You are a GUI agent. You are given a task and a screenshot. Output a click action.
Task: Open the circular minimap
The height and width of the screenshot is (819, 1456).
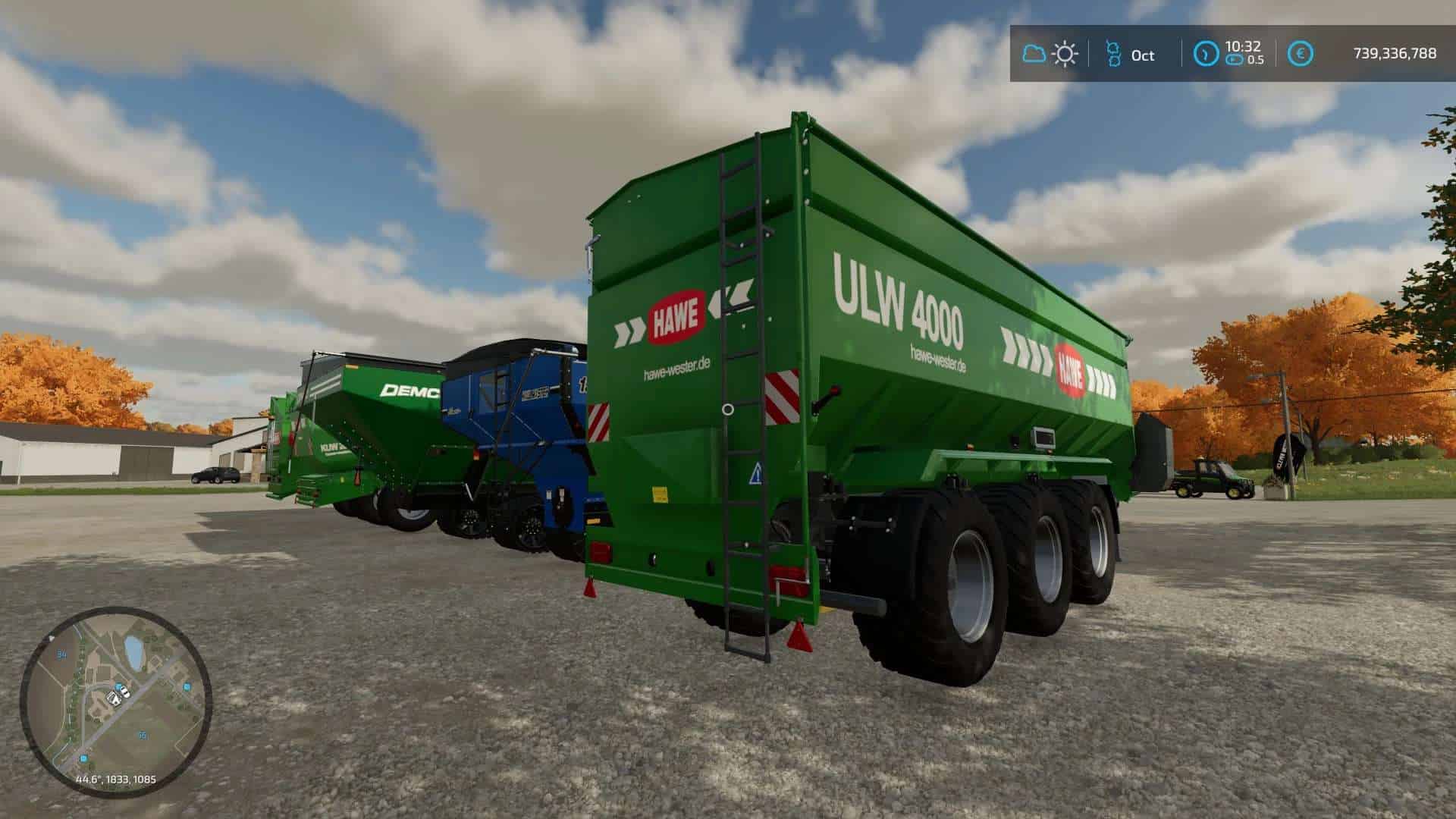coord(115,701)
